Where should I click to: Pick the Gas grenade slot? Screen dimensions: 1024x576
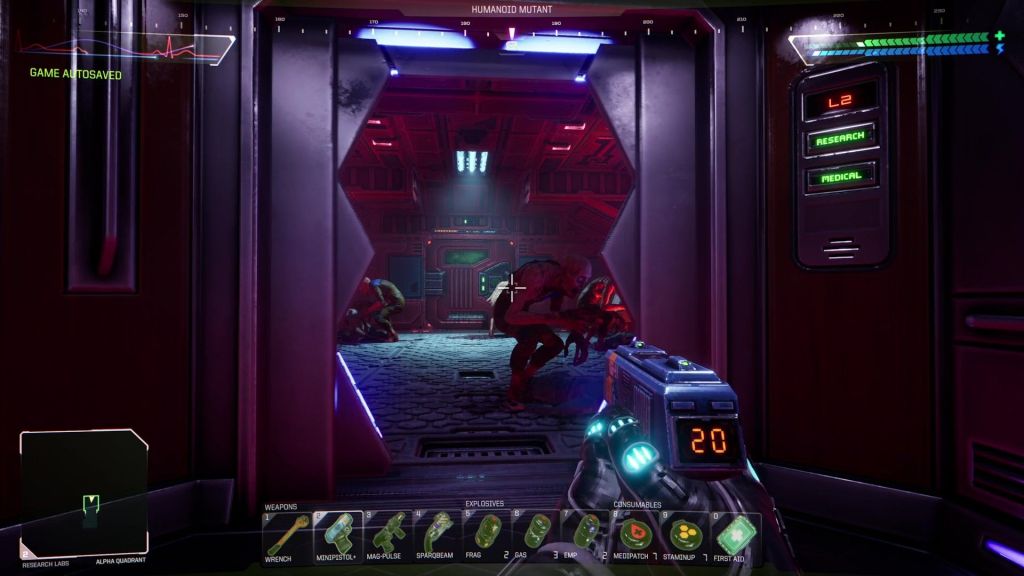tap(537, 535)
